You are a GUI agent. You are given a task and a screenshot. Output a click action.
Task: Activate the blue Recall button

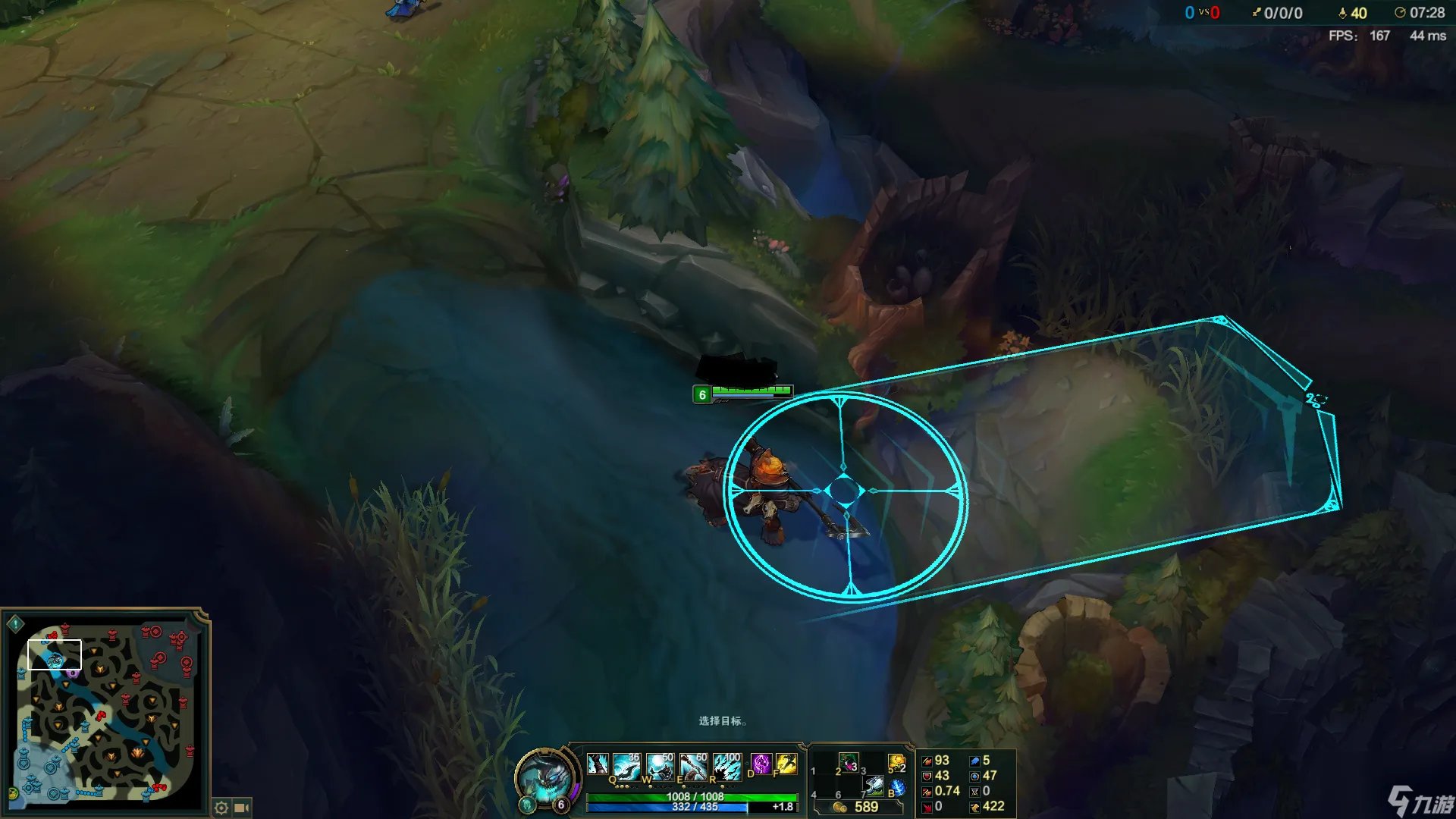click(x=898, y=787)
